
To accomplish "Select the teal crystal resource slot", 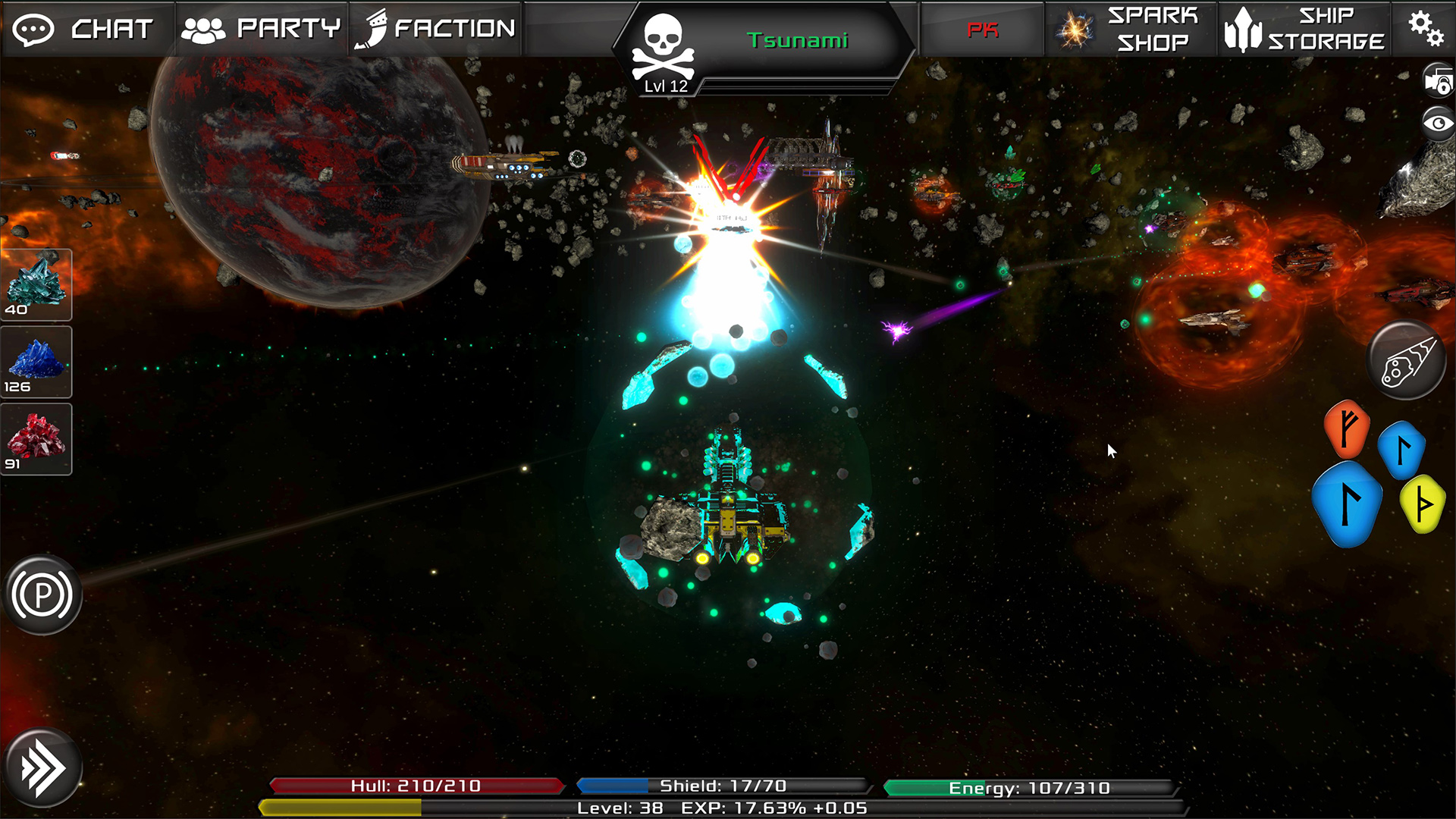I will pos(36,284).
